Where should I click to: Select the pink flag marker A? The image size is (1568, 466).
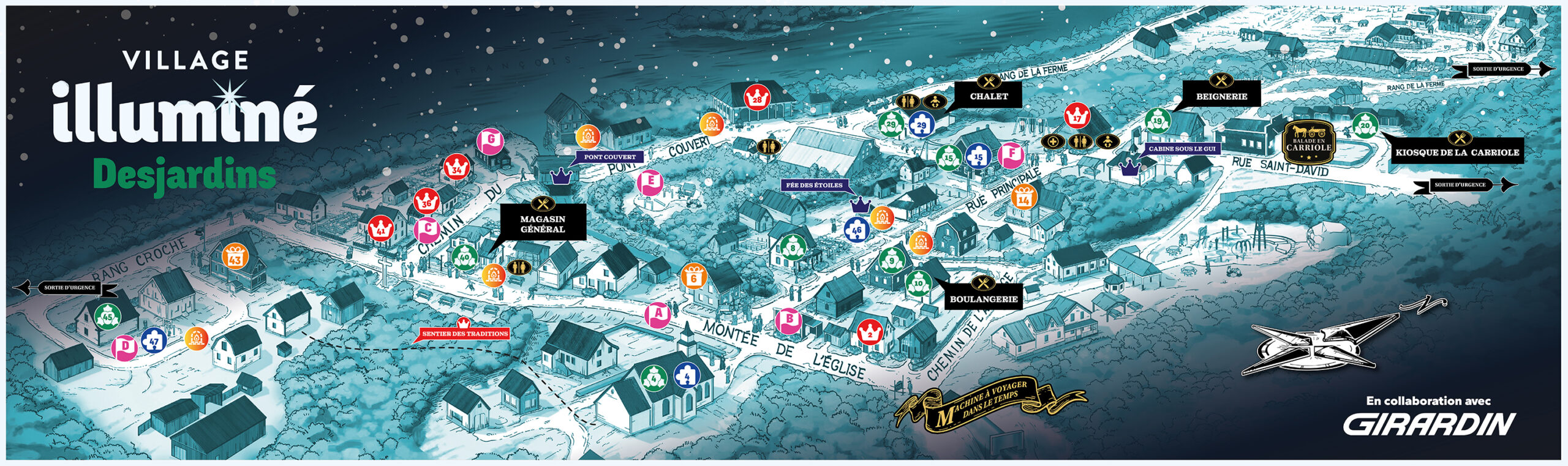point(658,315)
